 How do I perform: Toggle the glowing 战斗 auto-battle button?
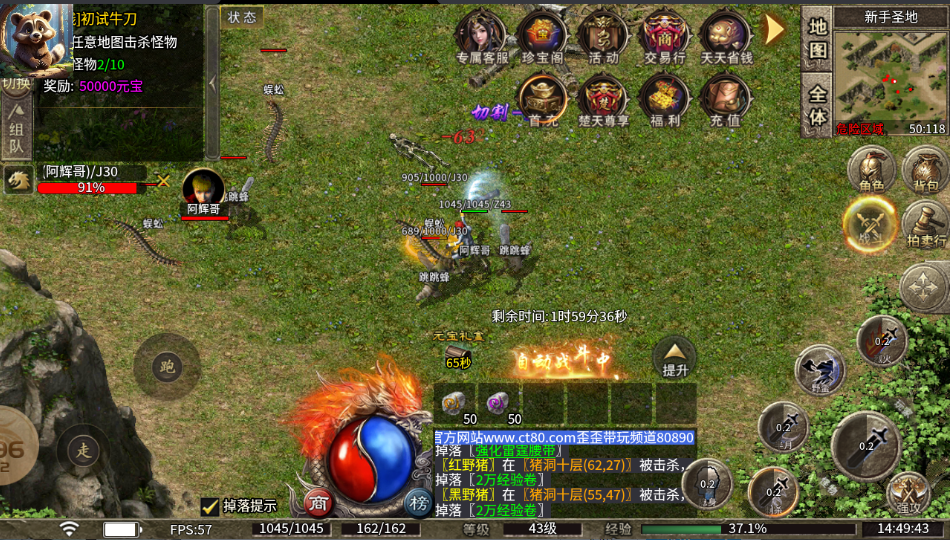869,224
